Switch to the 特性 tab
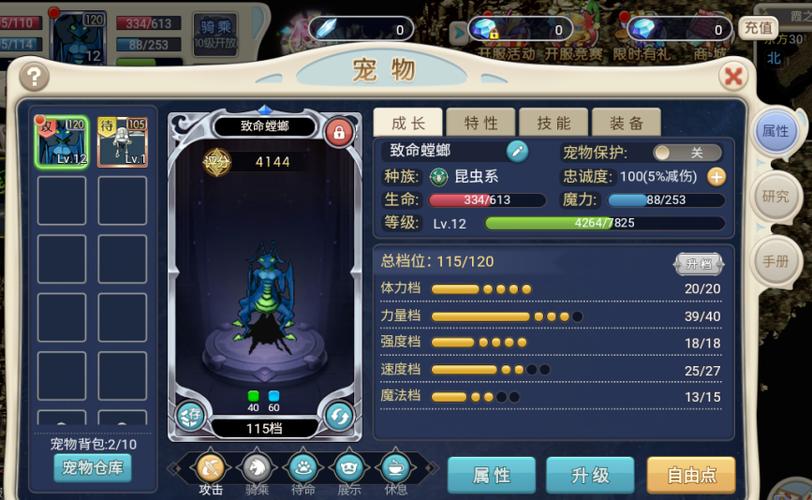This screenshot has height=500, width=812. point(481,123)
